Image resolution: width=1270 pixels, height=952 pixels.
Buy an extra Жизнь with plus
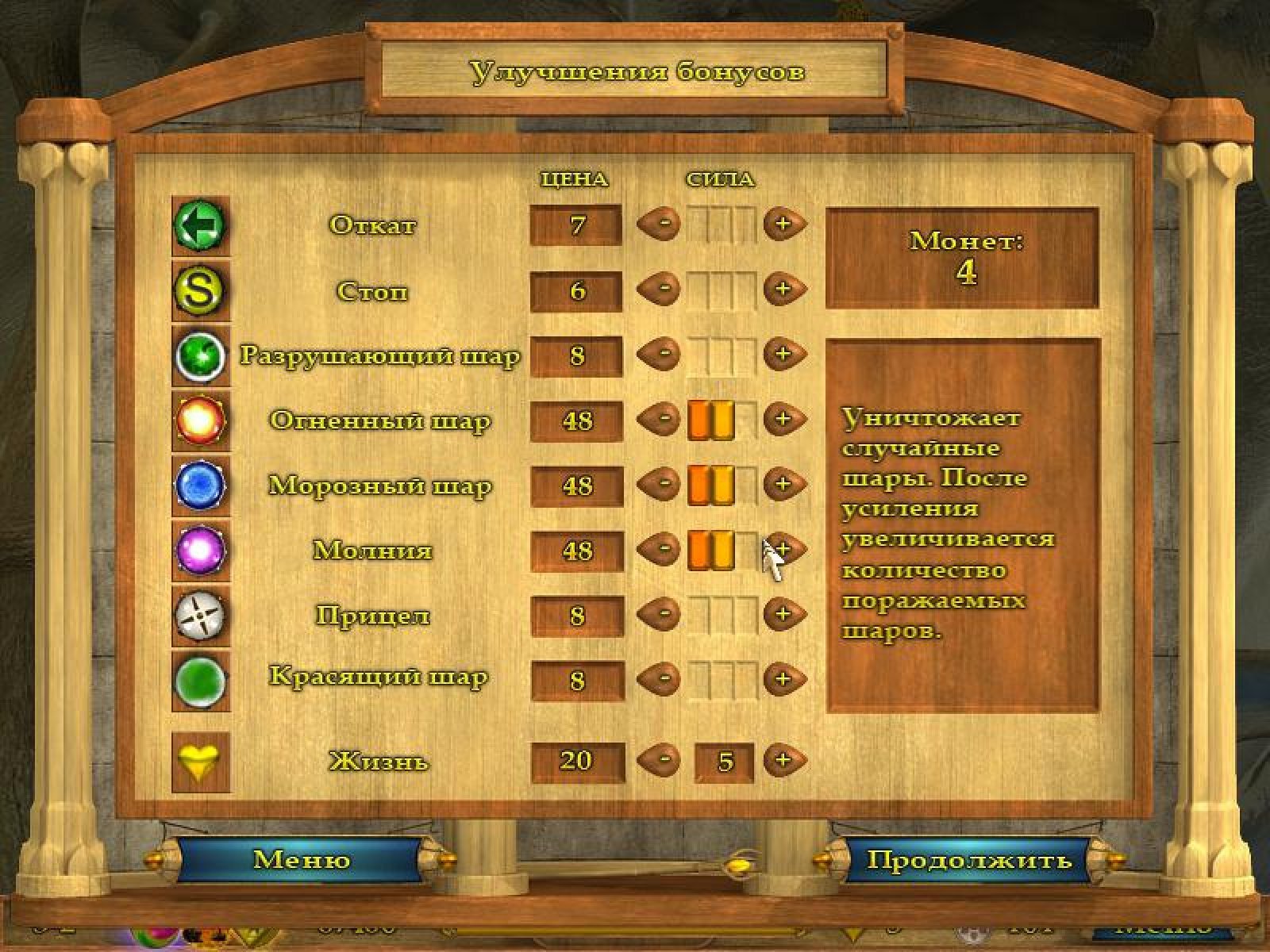pyautogui.click(x=783, y=761)
